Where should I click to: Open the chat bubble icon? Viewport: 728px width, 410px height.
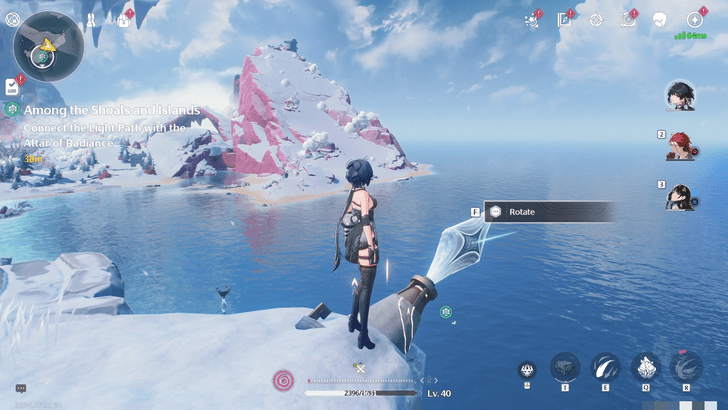click(20, 388)
